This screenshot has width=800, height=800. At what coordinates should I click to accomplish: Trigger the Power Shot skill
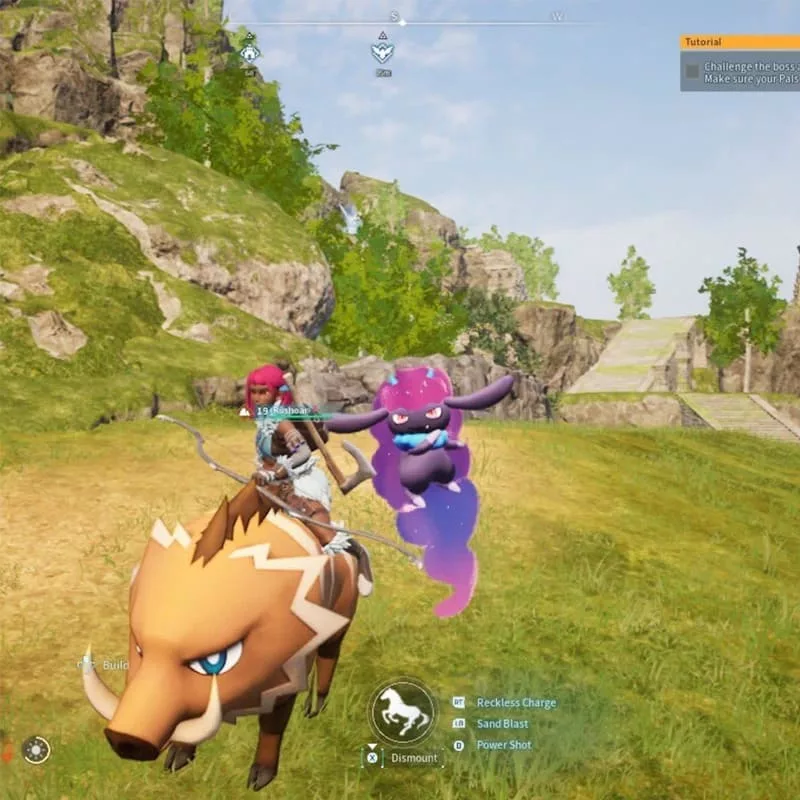click(x=504, y=745)
